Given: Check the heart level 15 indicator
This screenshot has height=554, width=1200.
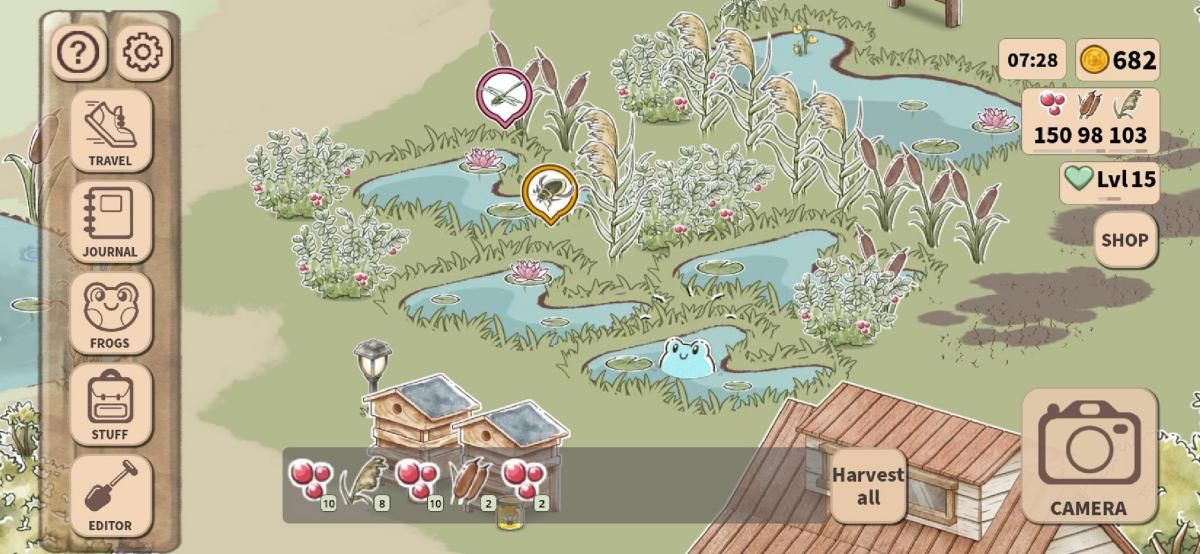Looking at the screenshot, I should tap(1110, 180).
